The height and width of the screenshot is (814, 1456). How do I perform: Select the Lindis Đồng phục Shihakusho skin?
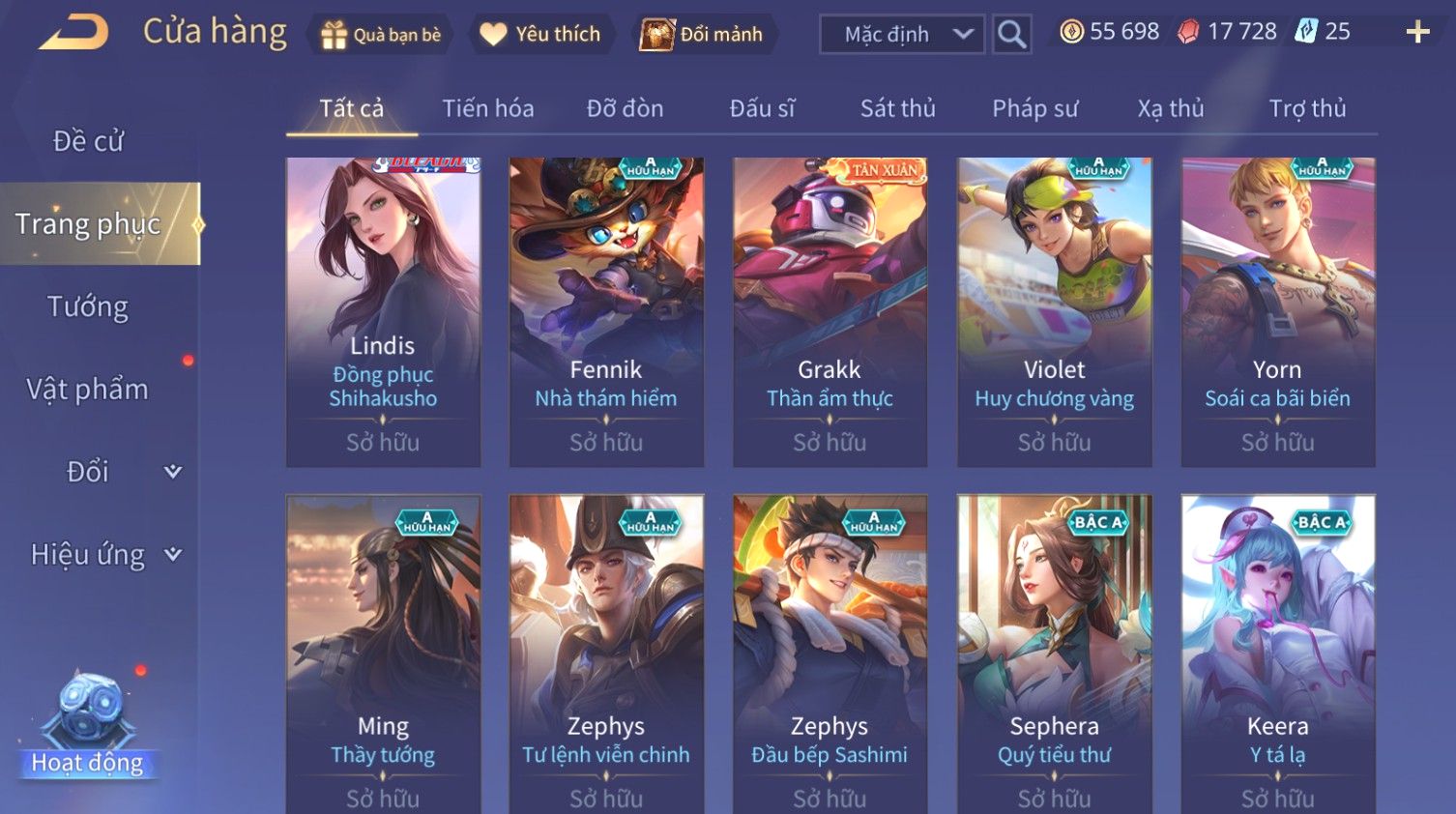[383, 311]
